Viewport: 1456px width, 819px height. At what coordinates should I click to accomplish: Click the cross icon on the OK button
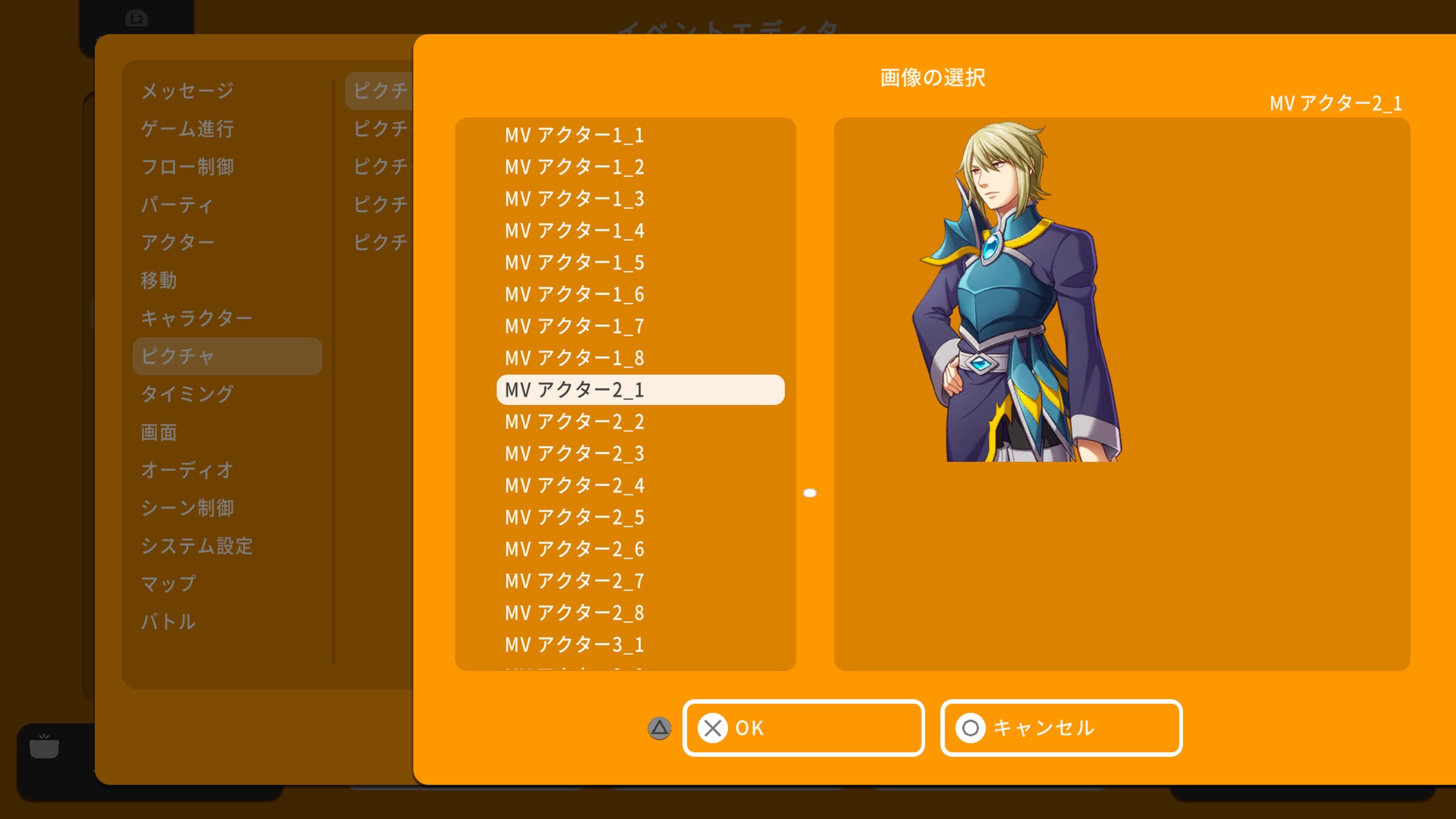(713, 728)
